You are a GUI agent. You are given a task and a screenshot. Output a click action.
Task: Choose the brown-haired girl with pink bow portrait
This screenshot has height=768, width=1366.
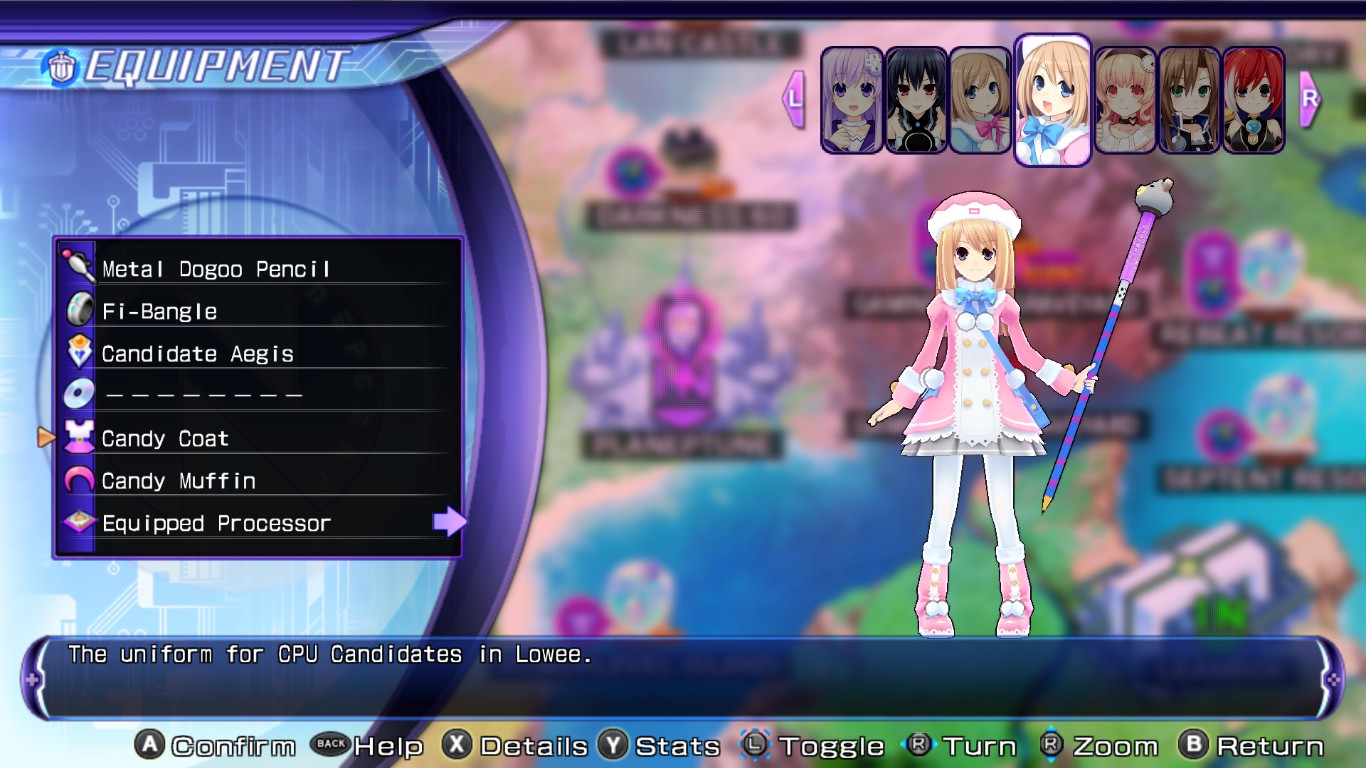[980, 100]
